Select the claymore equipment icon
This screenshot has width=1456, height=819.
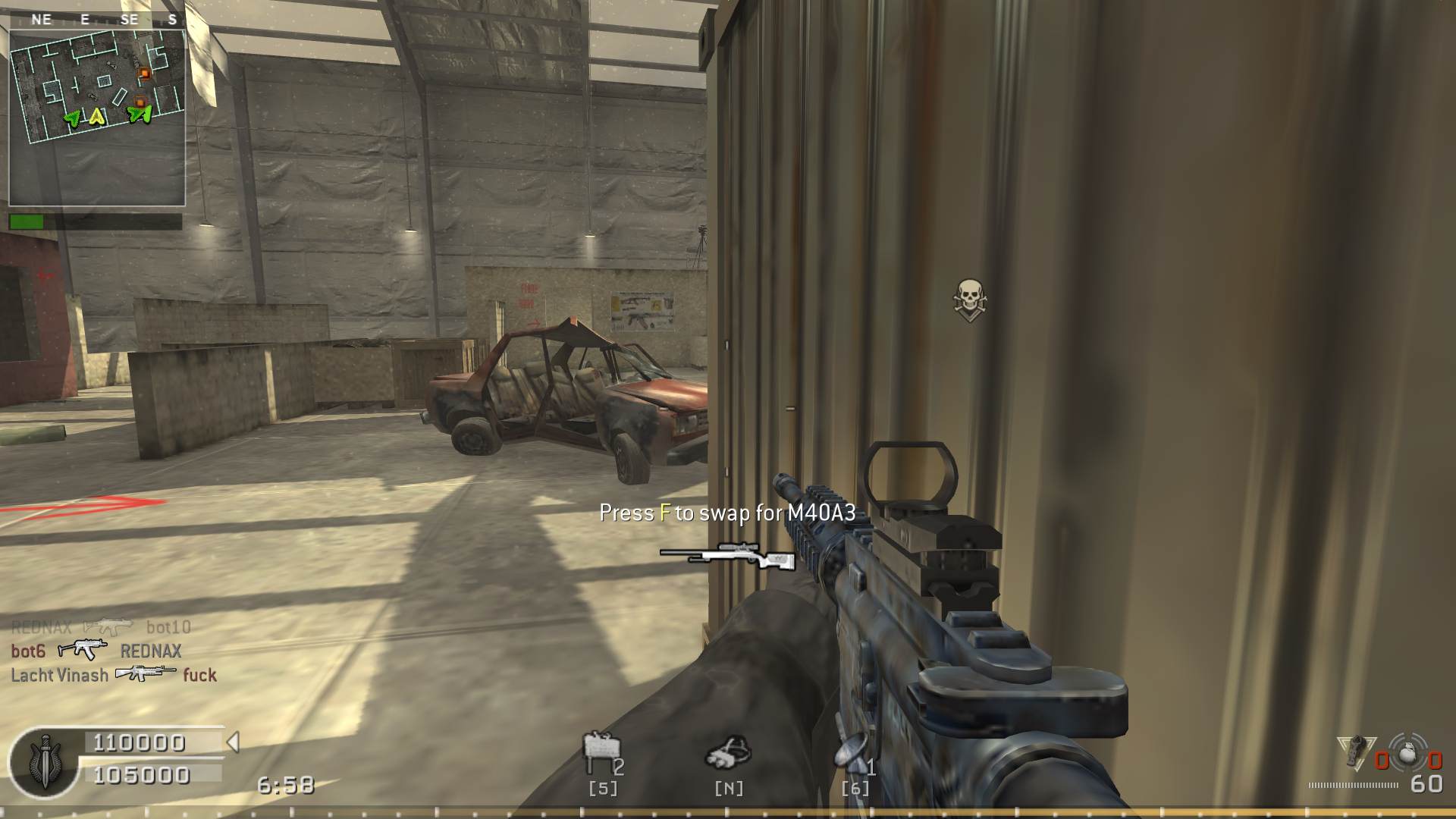click(x=601, y=751)
